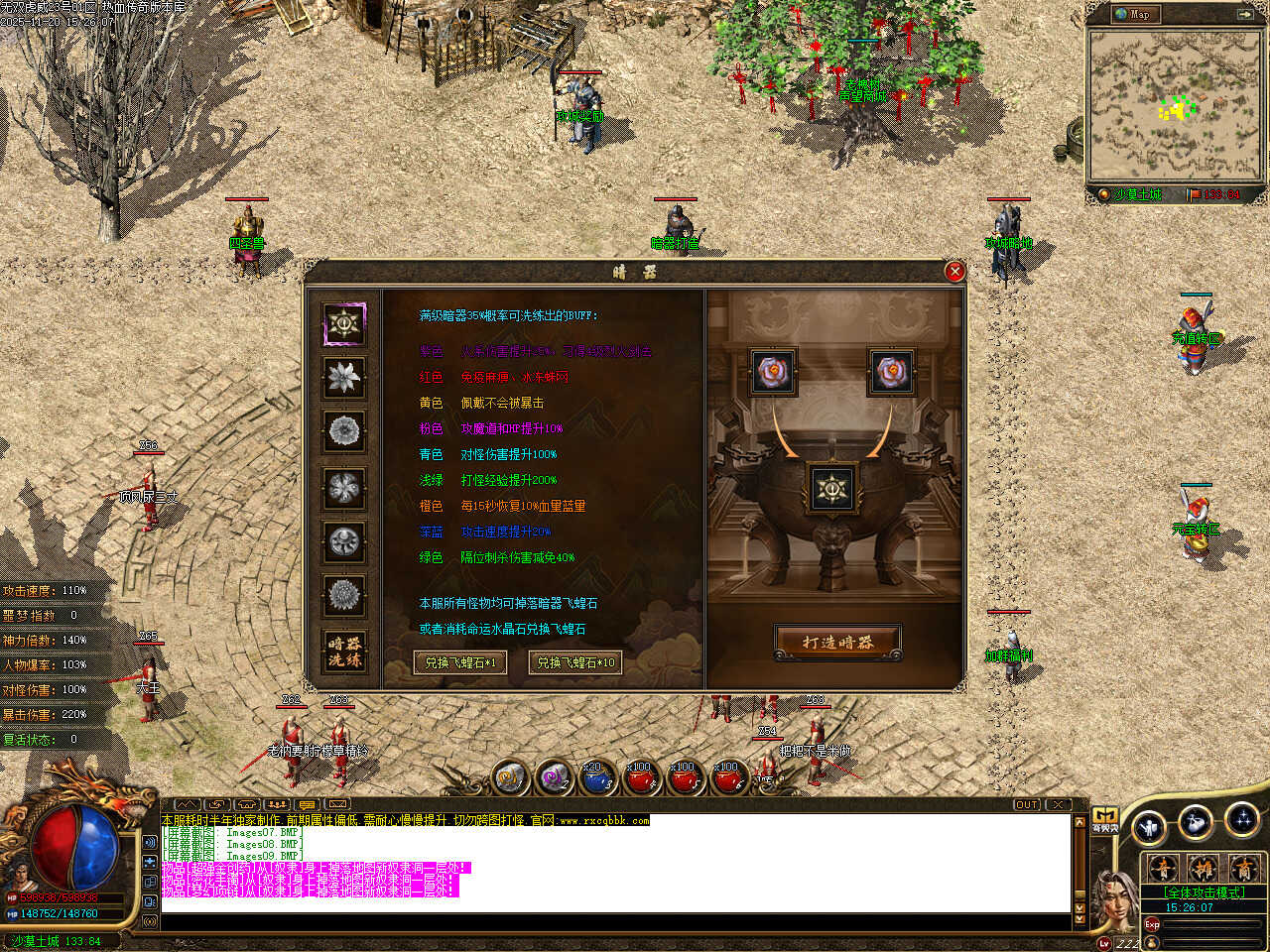Switch the 全体攻击模式 attack mode
Image resolution: width=1270 pixels, height=952 pixels.
1203,892
